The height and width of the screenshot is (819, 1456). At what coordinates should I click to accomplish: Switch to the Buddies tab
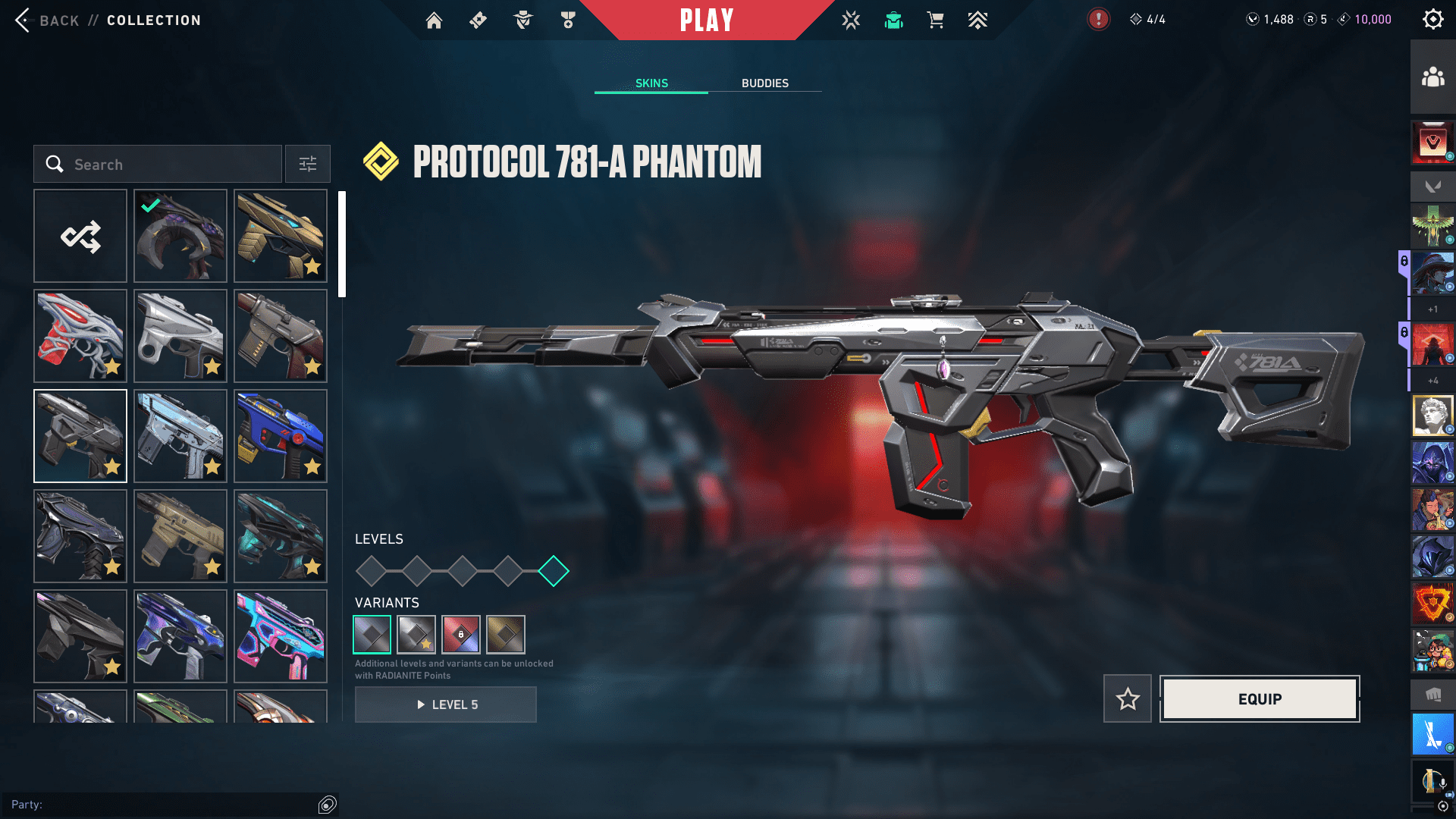pyautogui.click(x=764, y=83)
